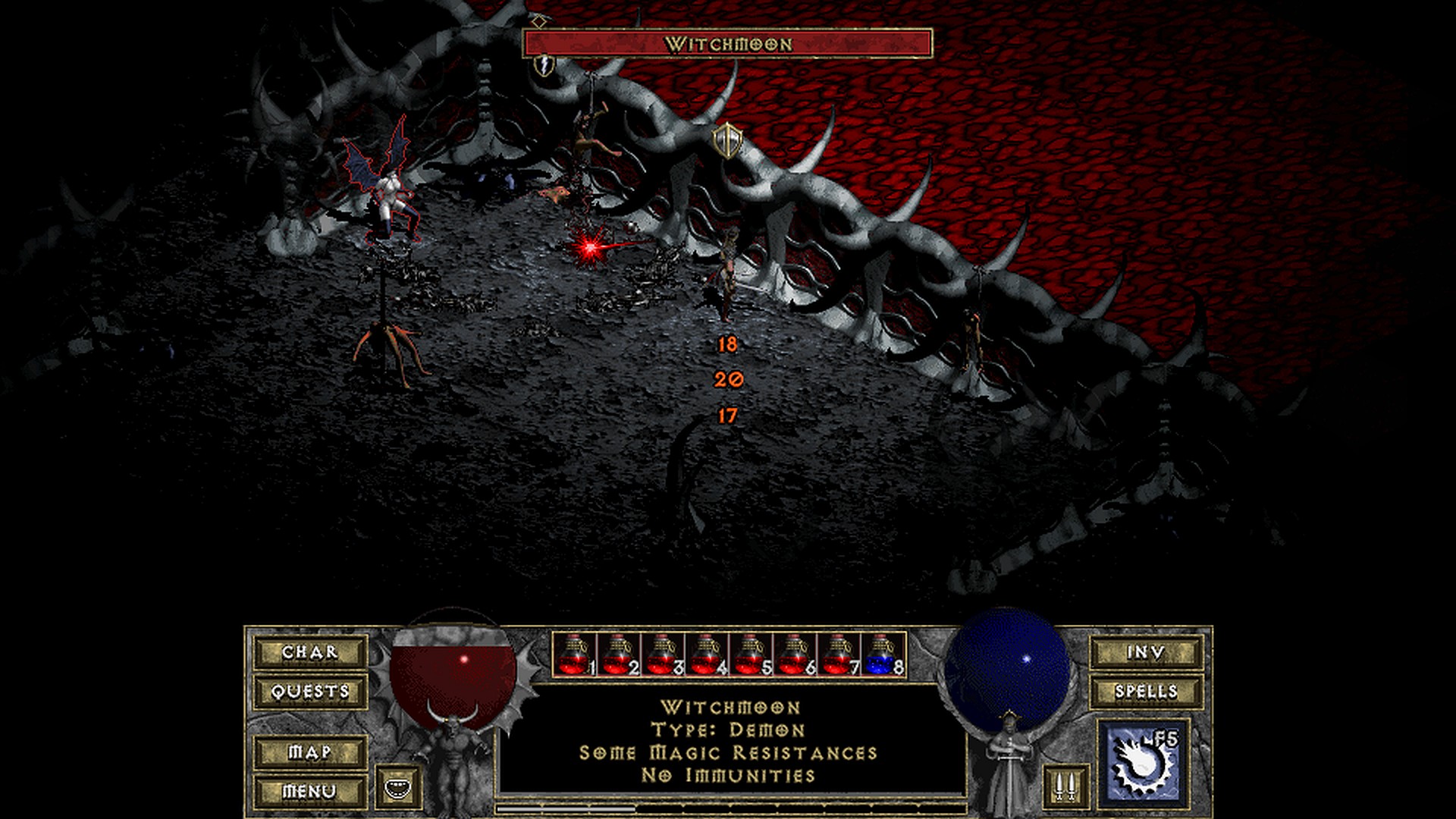The image size is (1456, 819).
Task: Open the SPELLS book
Action: (1146, 692)
